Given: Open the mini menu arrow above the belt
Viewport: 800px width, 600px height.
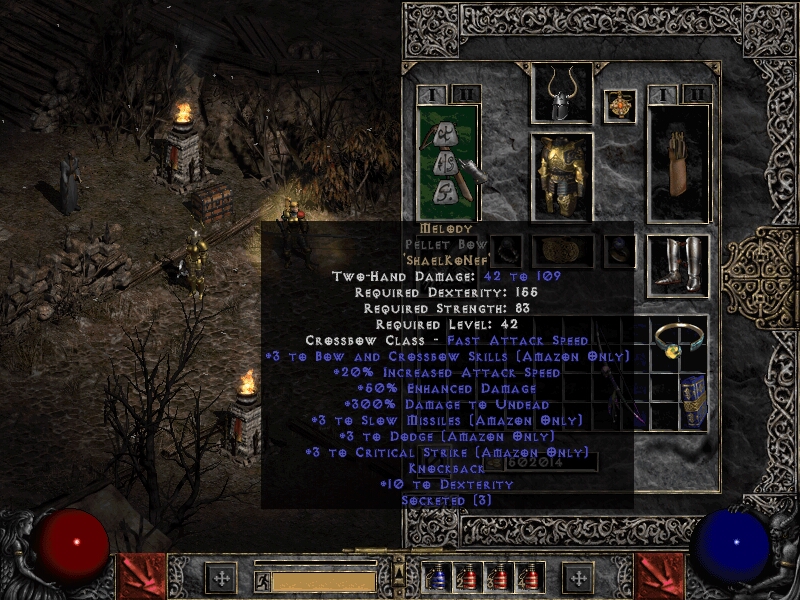Looking at the screenshot, I should point(400,571).
